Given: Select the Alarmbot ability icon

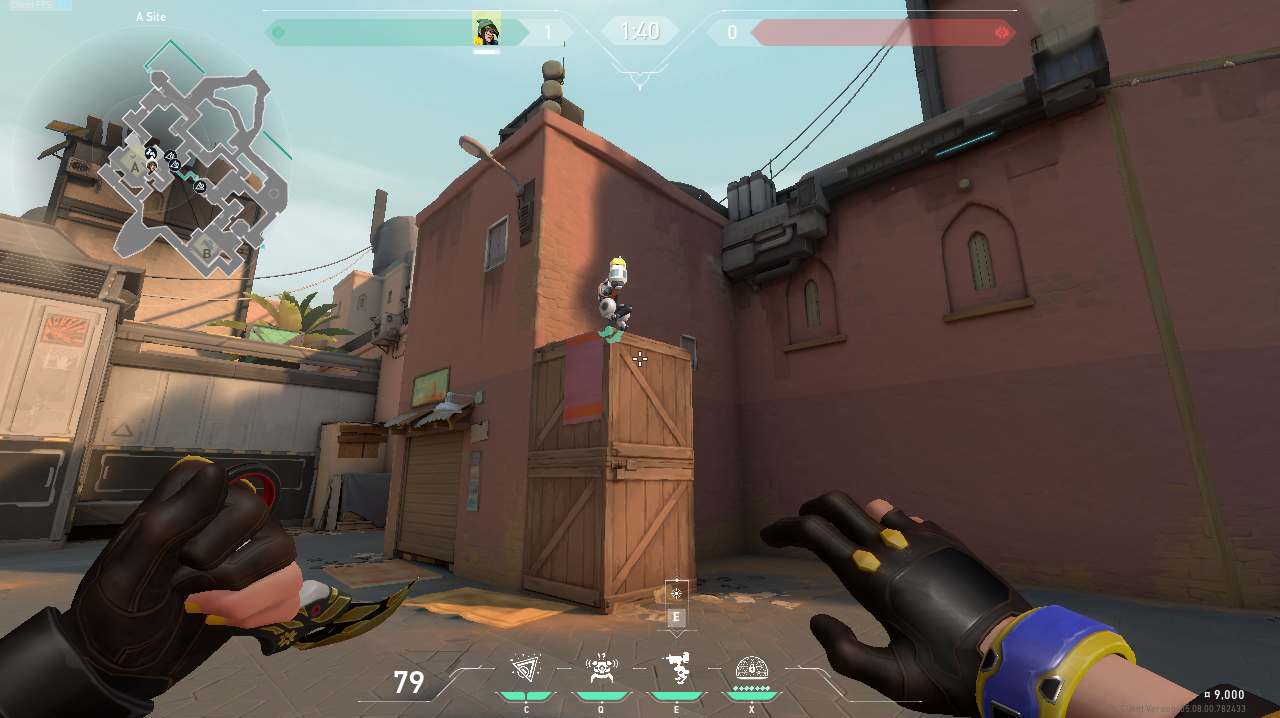Looking at the screenshot, I should click(x=600, y=669).
